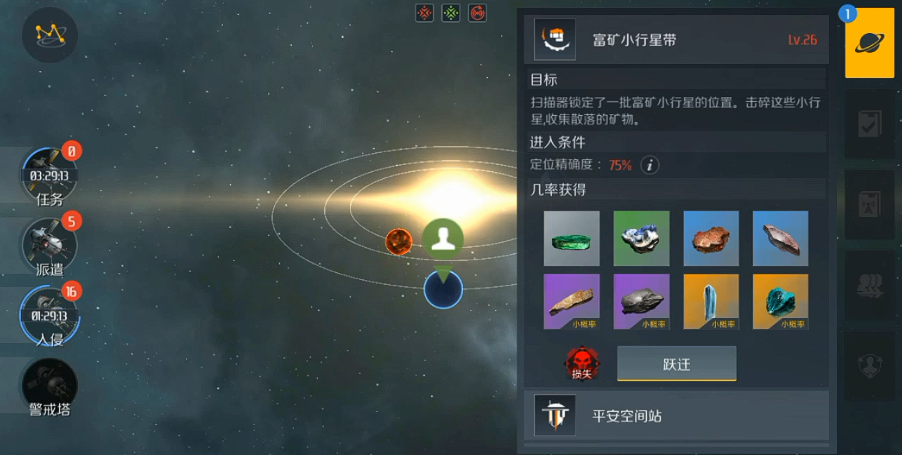
Task: Open the dimmed clipboard checklist tab
Action: [869, 124]
